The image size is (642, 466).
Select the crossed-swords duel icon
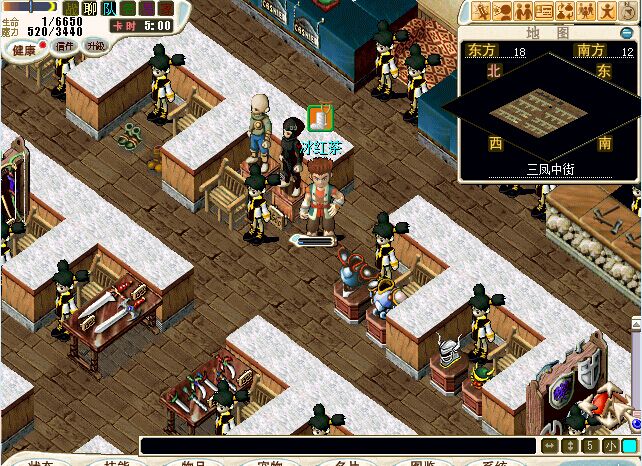click(x=481, y=12)
